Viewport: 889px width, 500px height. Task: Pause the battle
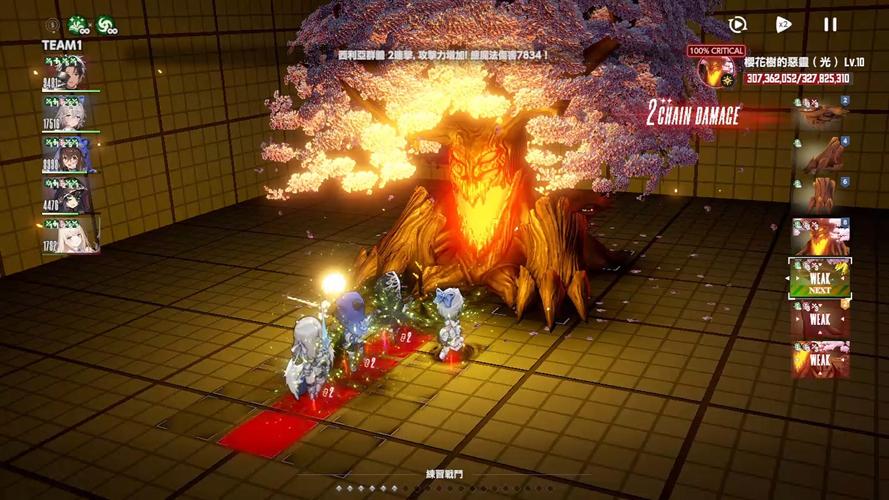[x=830, y=25]
